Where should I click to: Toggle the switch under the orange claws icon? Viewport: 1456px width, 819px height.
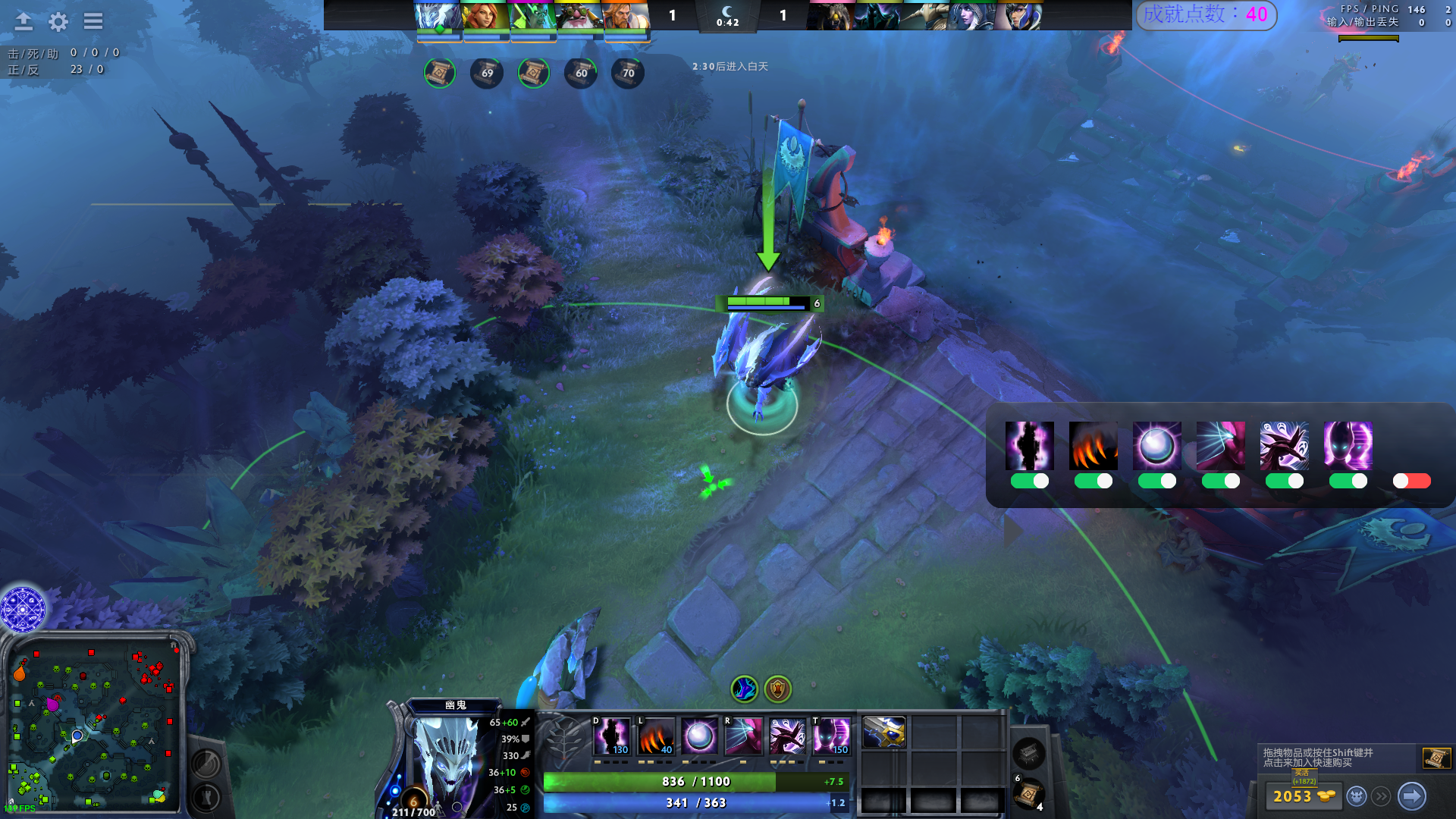click(x=1093, y=481)
